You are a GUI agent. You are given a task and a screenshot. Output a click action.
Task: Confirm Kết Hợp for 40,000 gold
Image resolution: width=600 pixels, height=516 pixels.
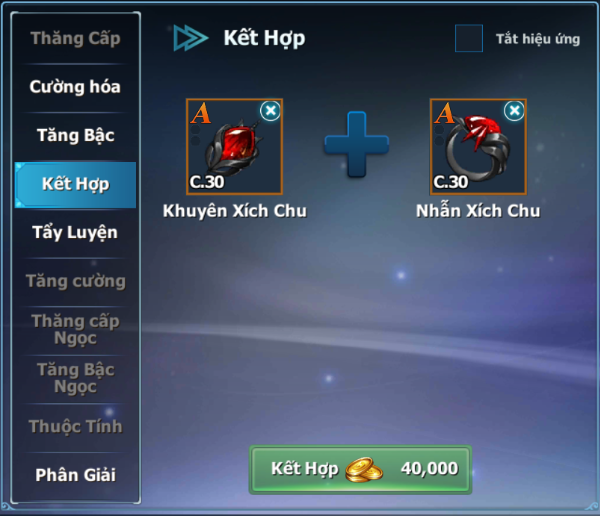click(360, 469)
